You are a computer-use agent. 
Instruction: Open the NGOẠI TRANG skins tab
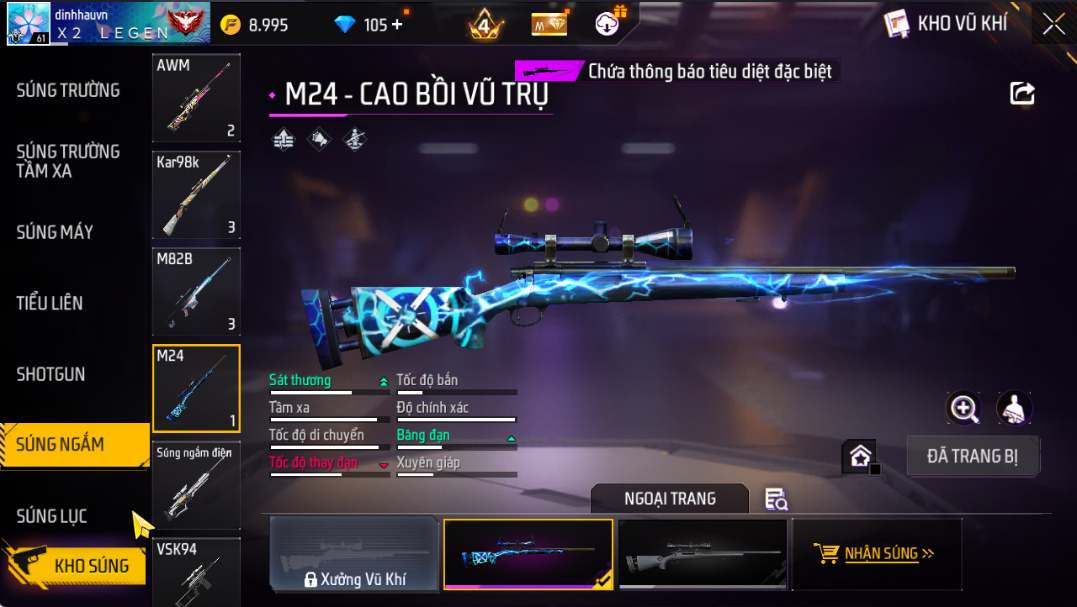click(669, 498)
